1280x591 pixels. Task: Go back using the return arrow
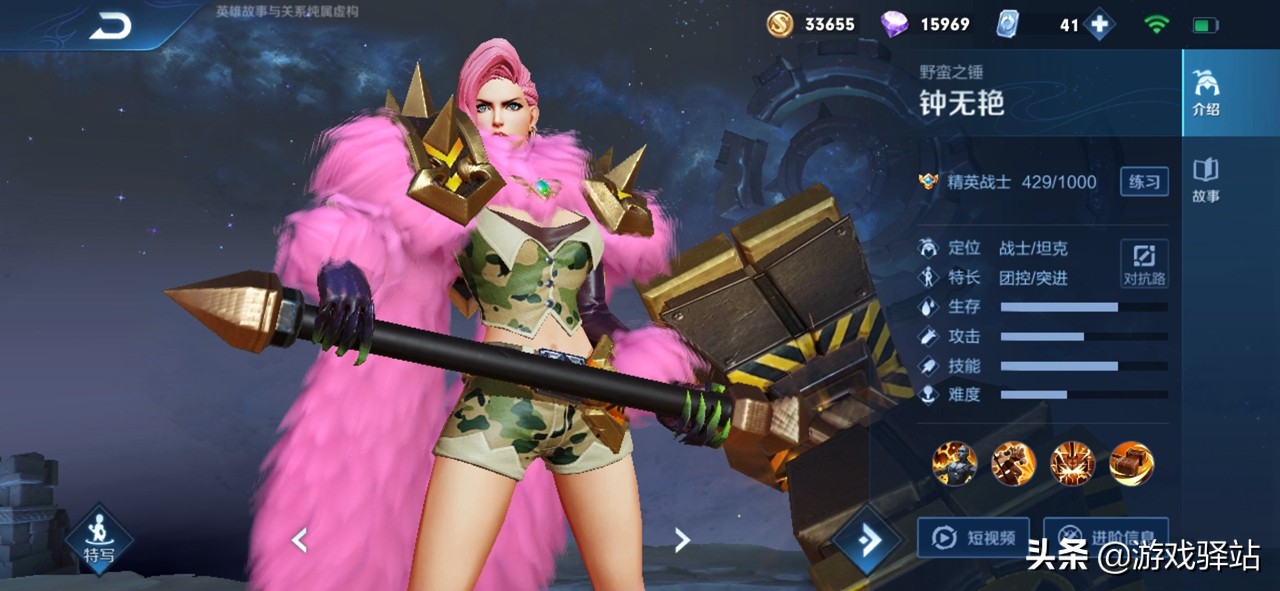click(x=110, y=26)
